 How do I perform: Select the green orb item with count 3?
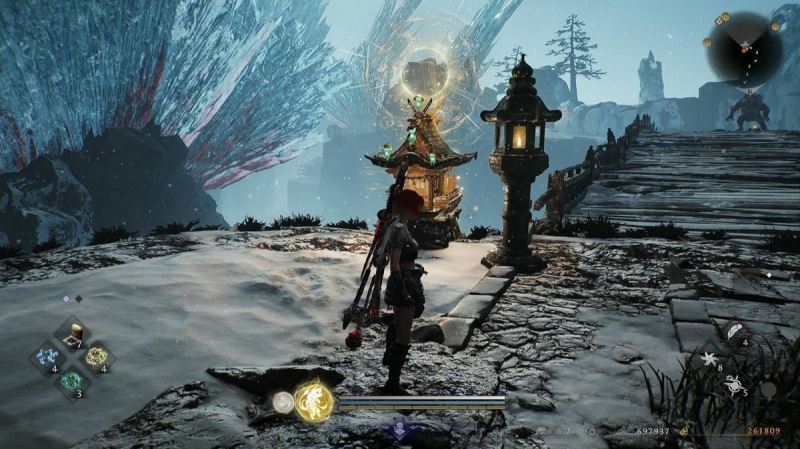click(x=72, y=381)
